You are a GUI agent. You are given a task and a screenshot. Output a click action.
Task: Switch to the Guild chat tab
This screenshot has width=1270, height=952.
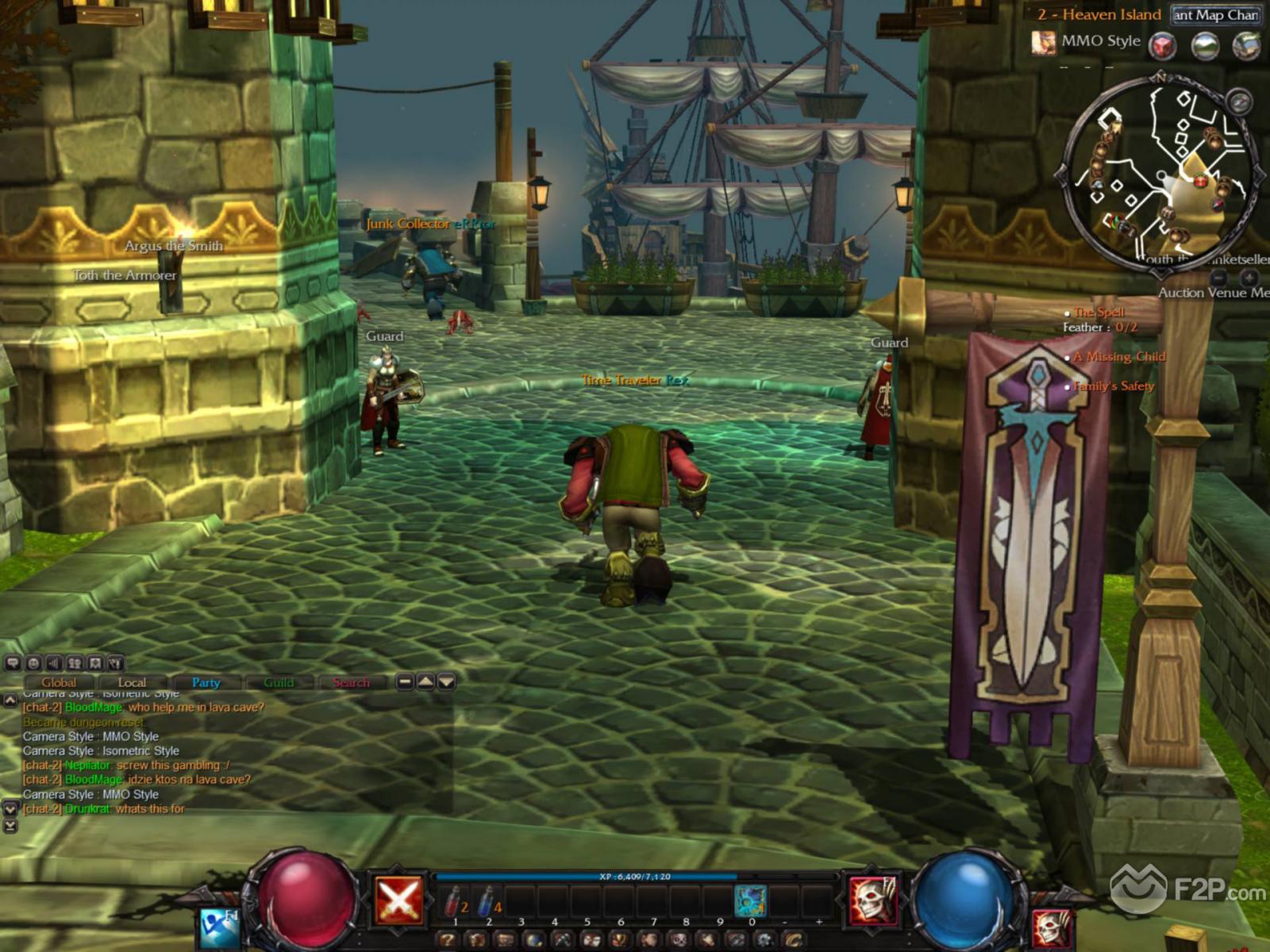(279, 682)
